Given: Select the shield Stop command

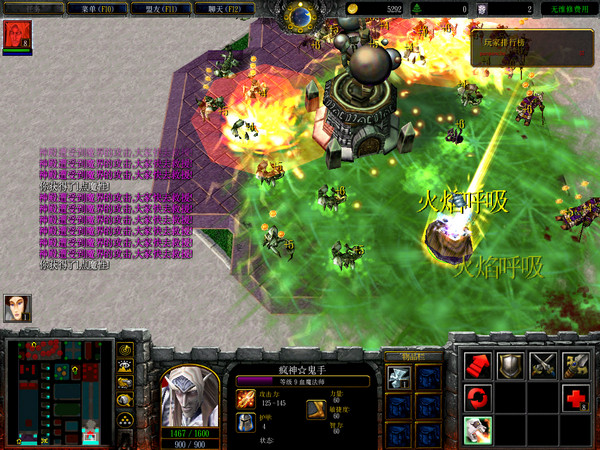Looking at the screenshot, I should pyautogui.click(x=510, y=366).
